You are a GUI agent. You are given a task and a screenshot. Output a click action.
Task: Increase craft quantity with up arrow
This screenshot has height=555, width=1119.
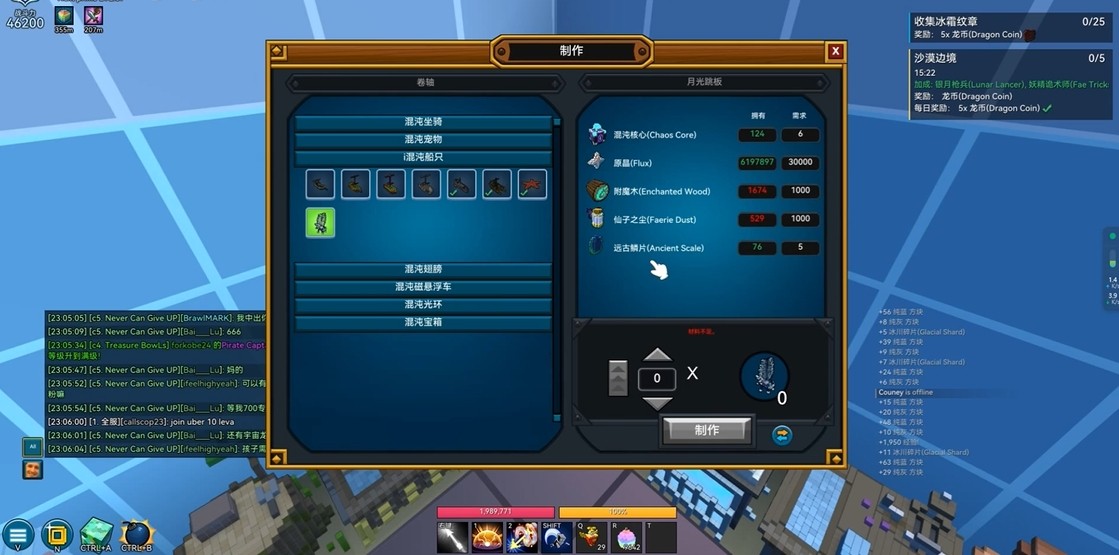click(657, 355)
